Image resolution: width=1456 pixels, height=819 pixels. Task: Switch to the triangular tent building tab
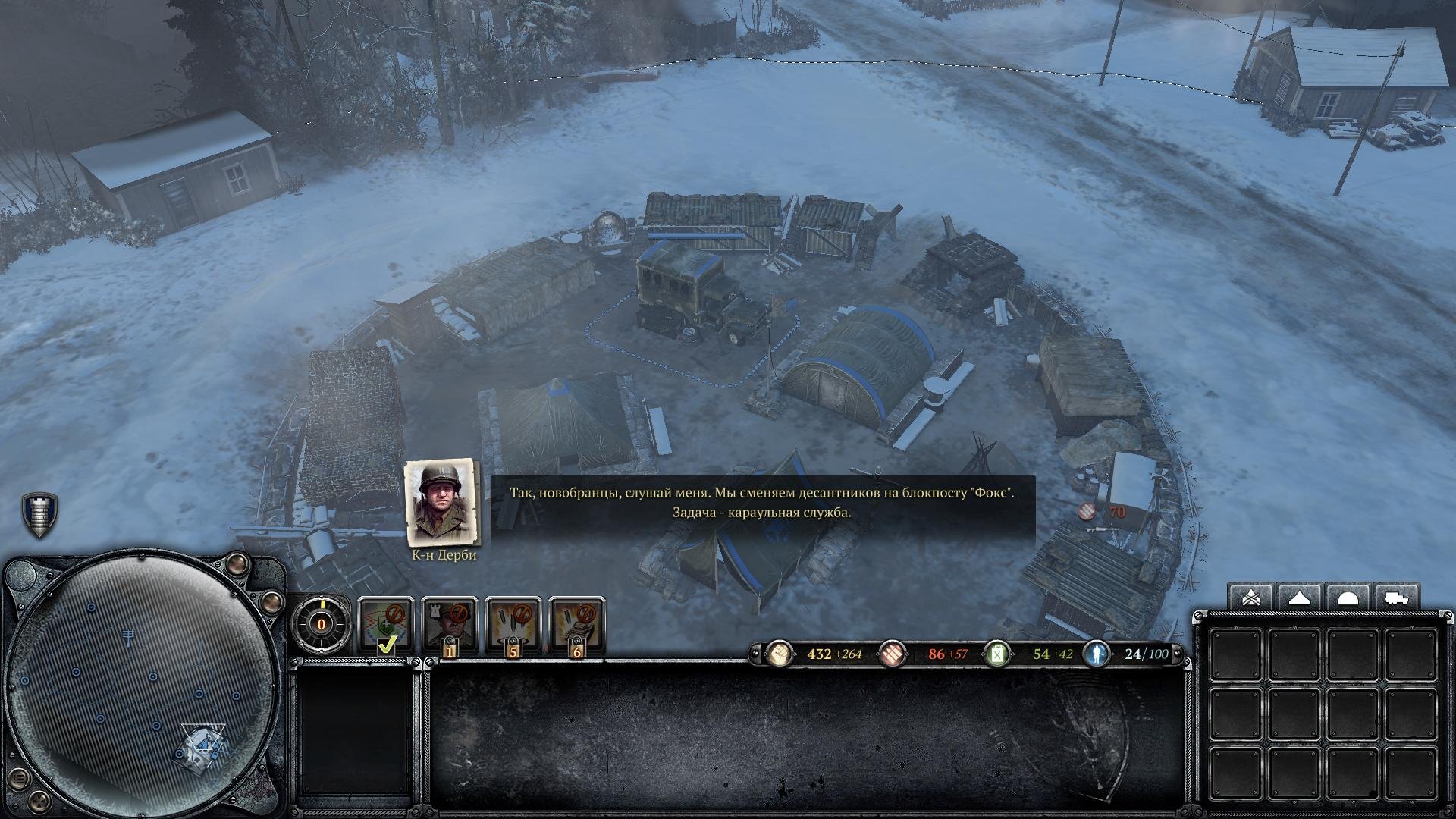click(1300, 598)
